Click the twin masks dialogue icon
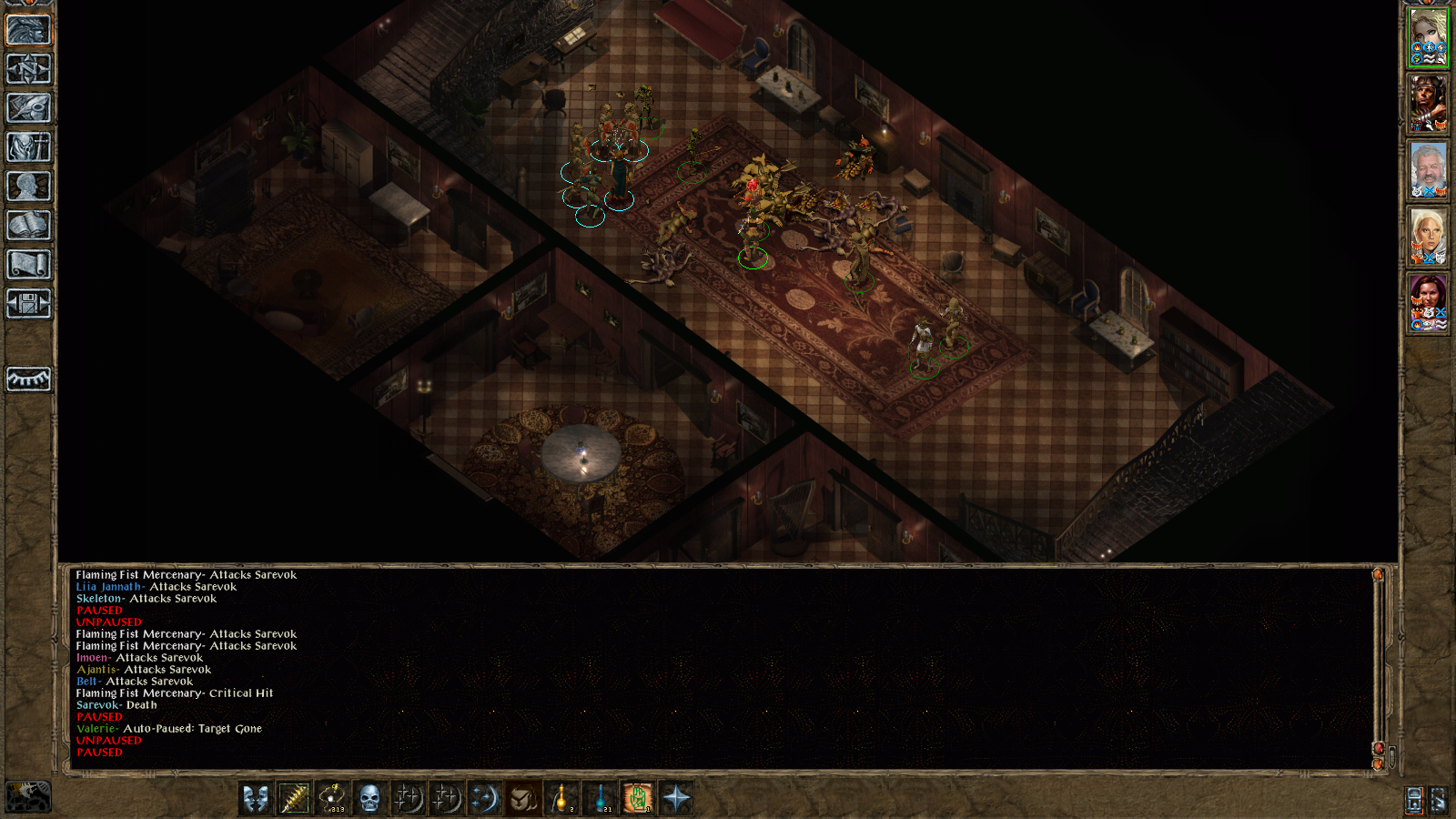Screen dimensions: 1456x819 coord(254,799)
